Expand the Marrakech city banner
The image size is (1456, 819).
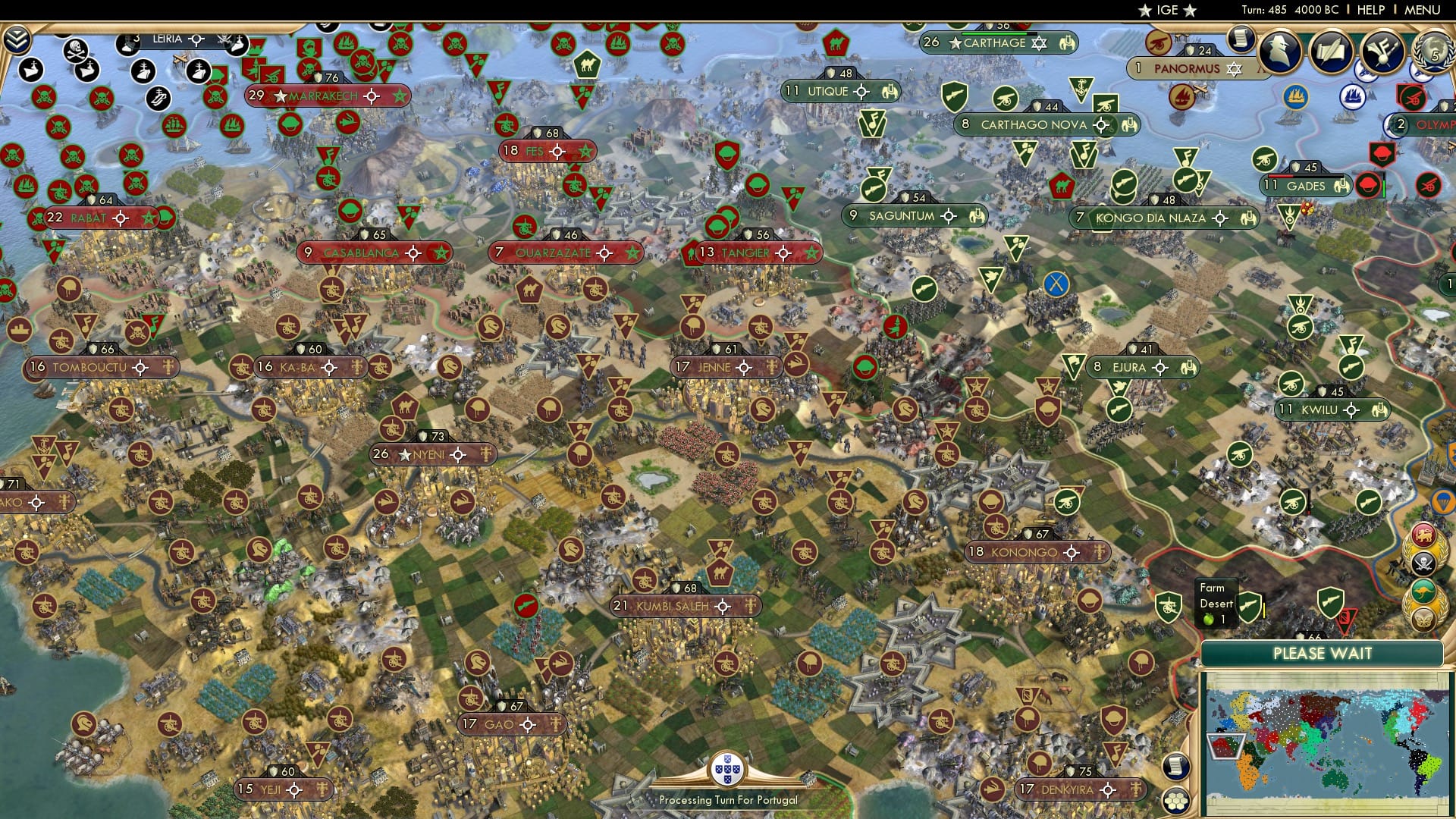328,96
